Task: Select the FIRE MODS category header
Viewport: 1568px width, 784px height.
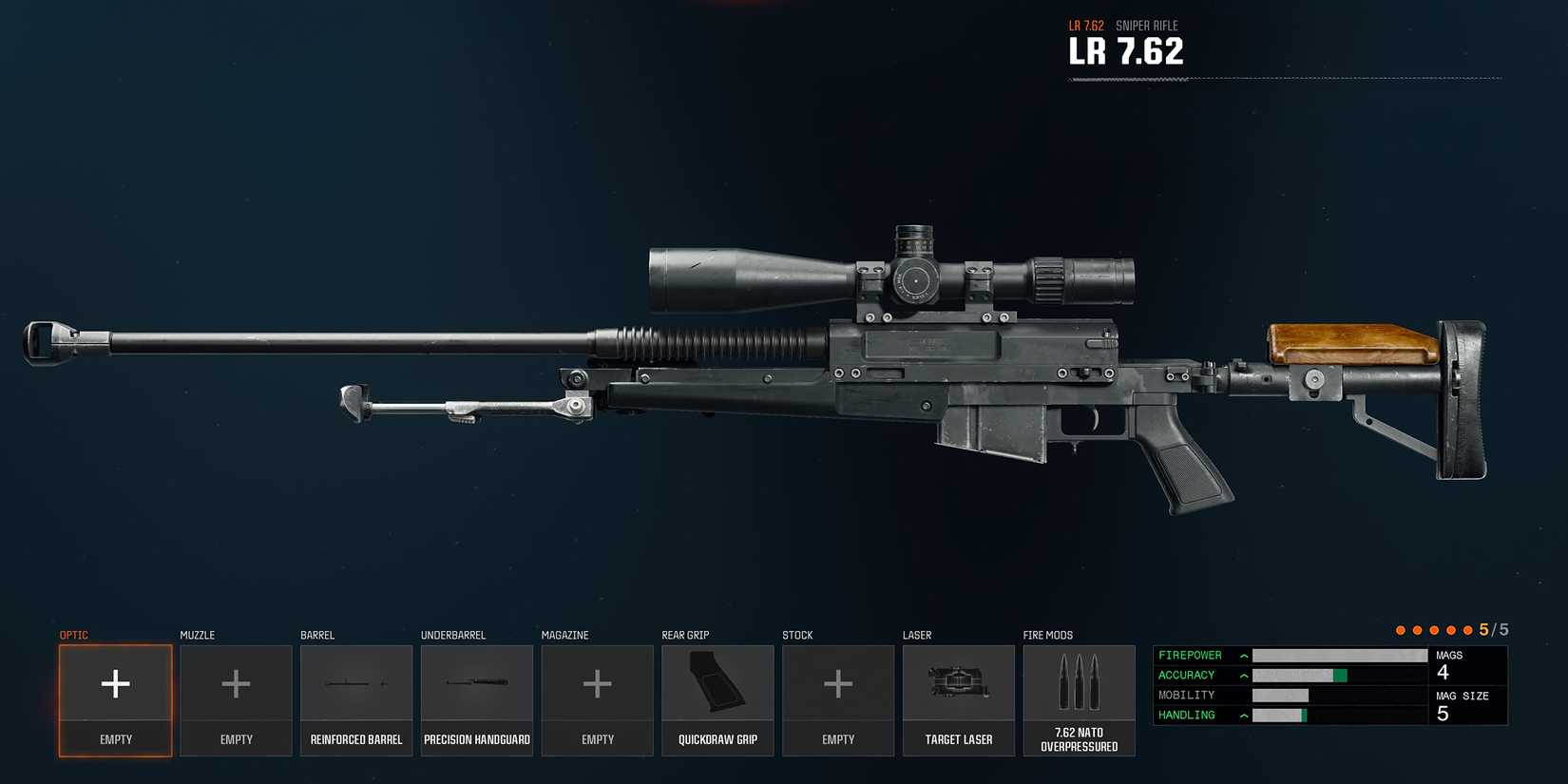Action: click(1046, 635)
